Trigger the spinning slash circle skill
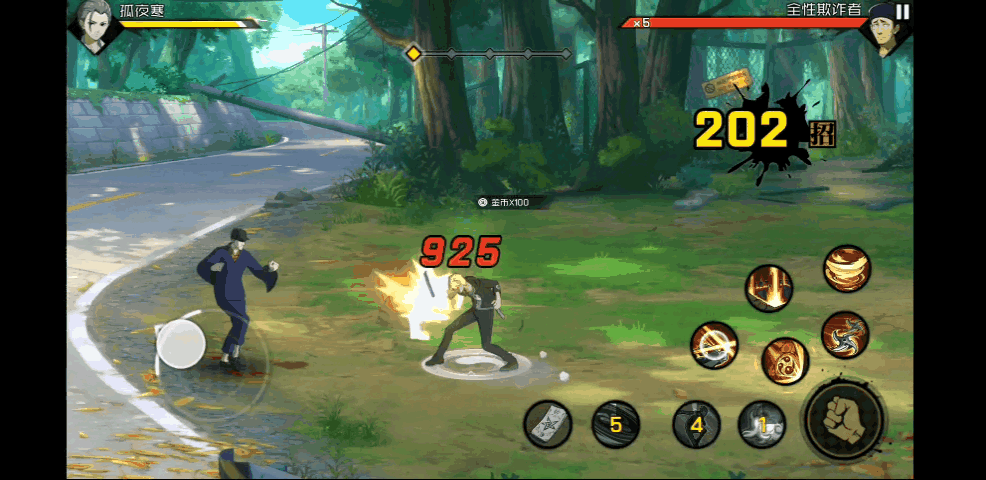Screen dimensions: 986x480 click(714, 345)
